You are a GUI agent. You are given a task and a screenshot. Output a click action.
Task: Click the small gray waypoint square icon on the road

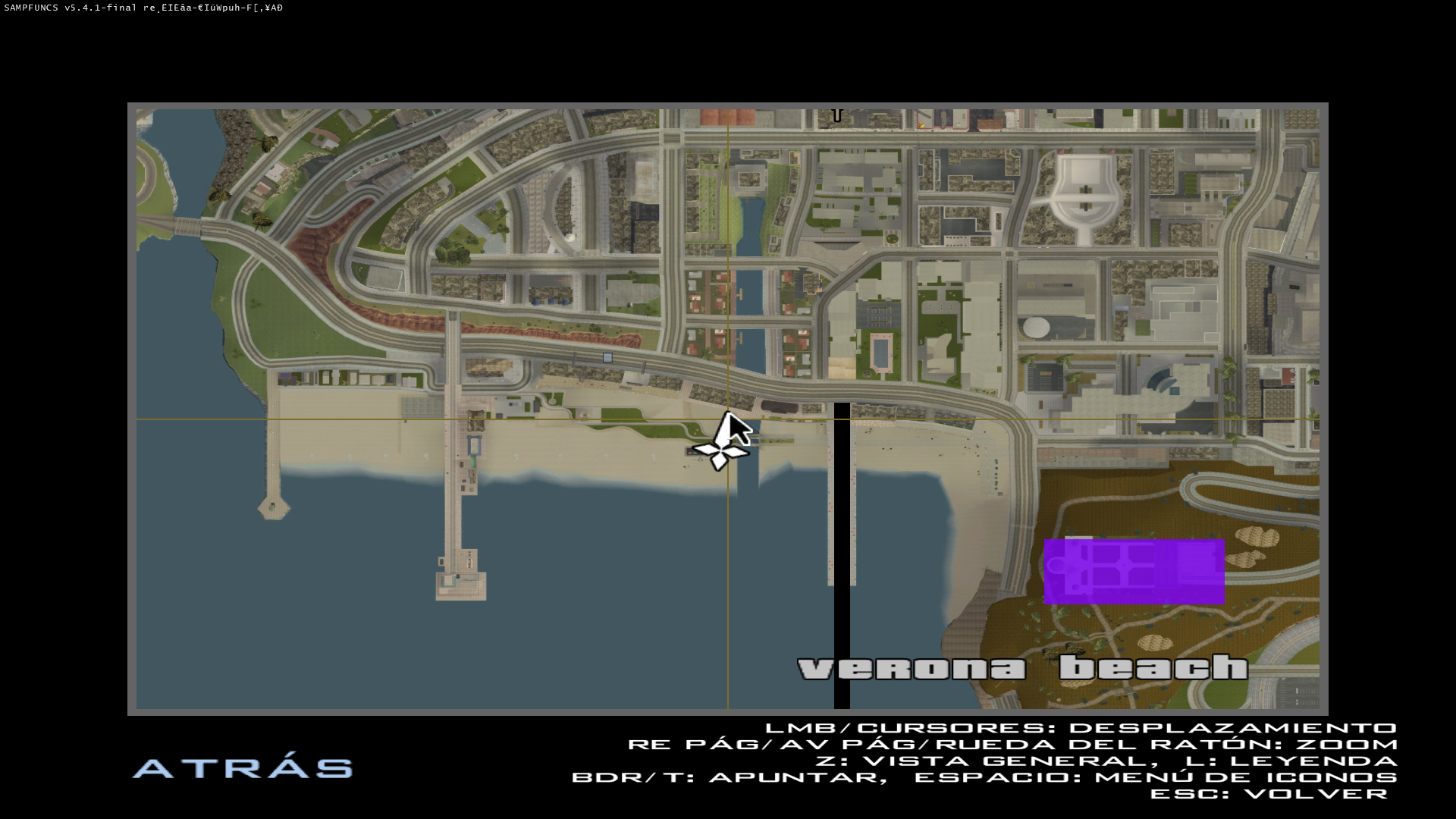tap(607, 357)
